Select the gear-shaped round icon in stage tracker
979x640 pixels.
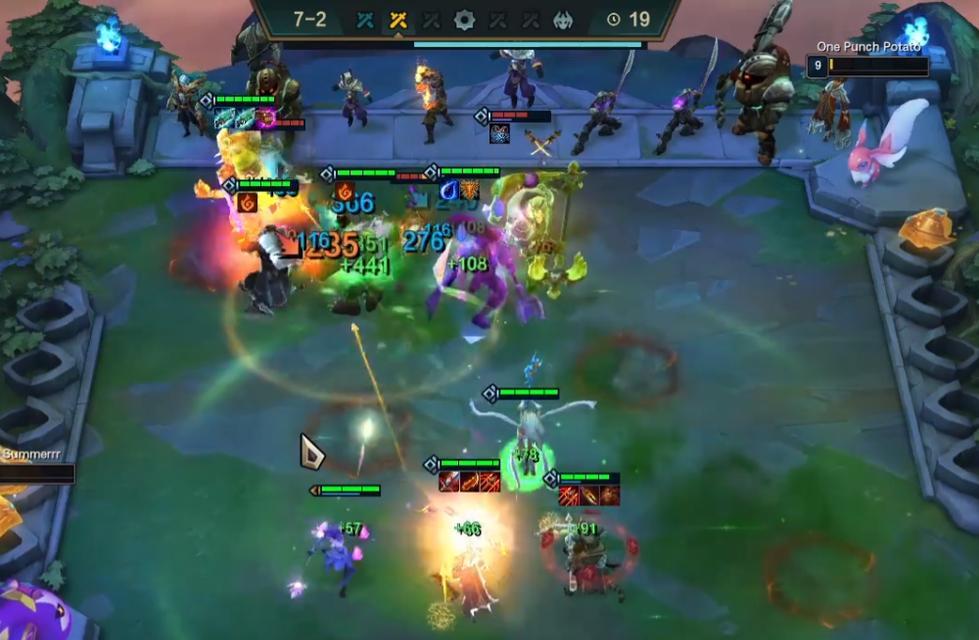[464, 19]
